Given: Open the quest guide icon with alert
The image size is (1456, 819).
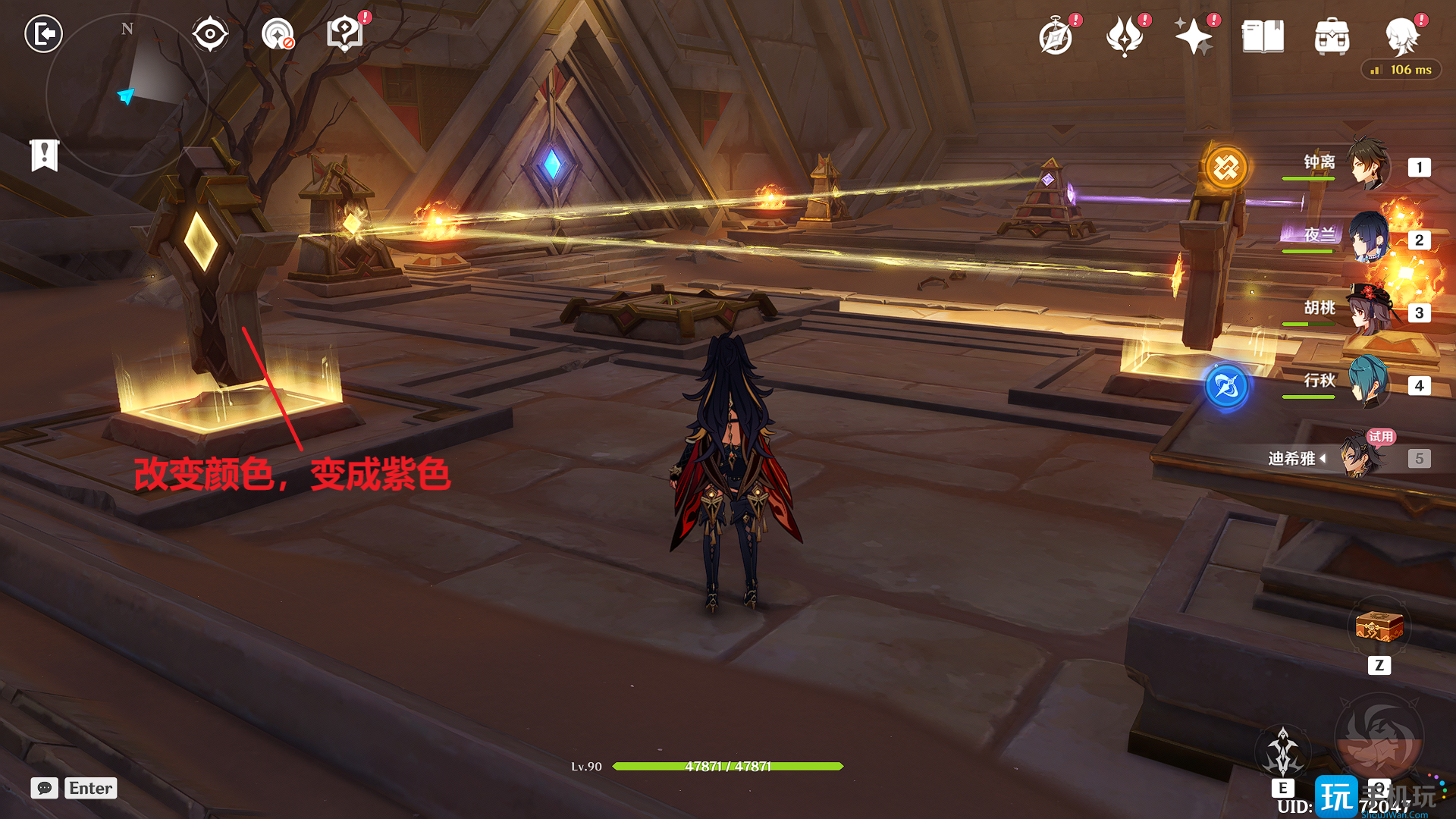Looking at the screenshot, I should tap(345, 34).
